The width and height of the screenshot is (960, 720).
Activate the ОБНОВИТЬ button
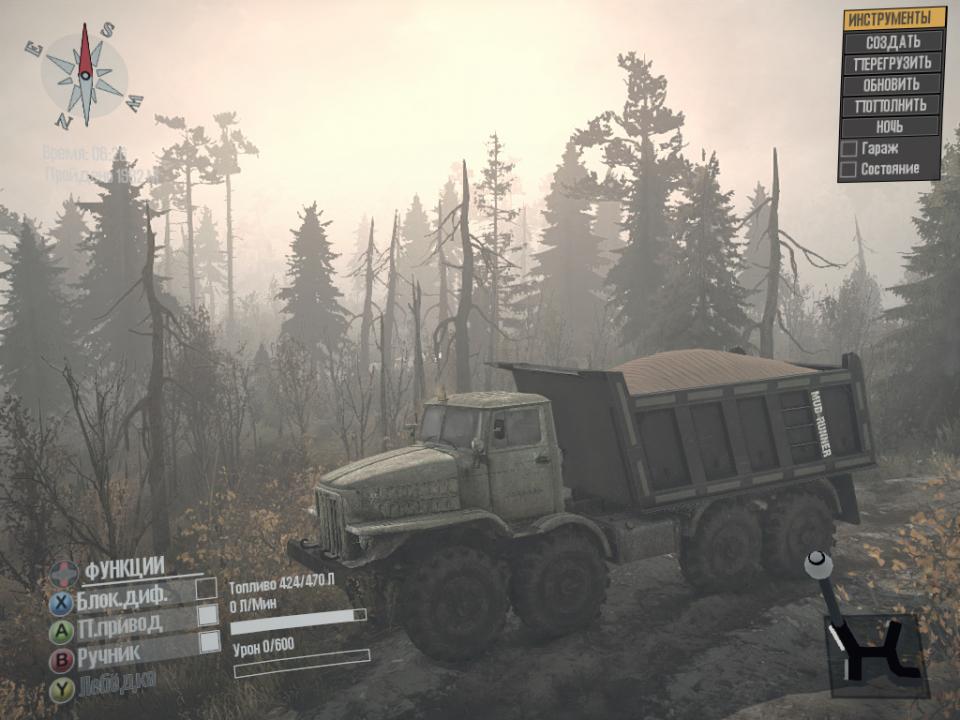[892, 84]
